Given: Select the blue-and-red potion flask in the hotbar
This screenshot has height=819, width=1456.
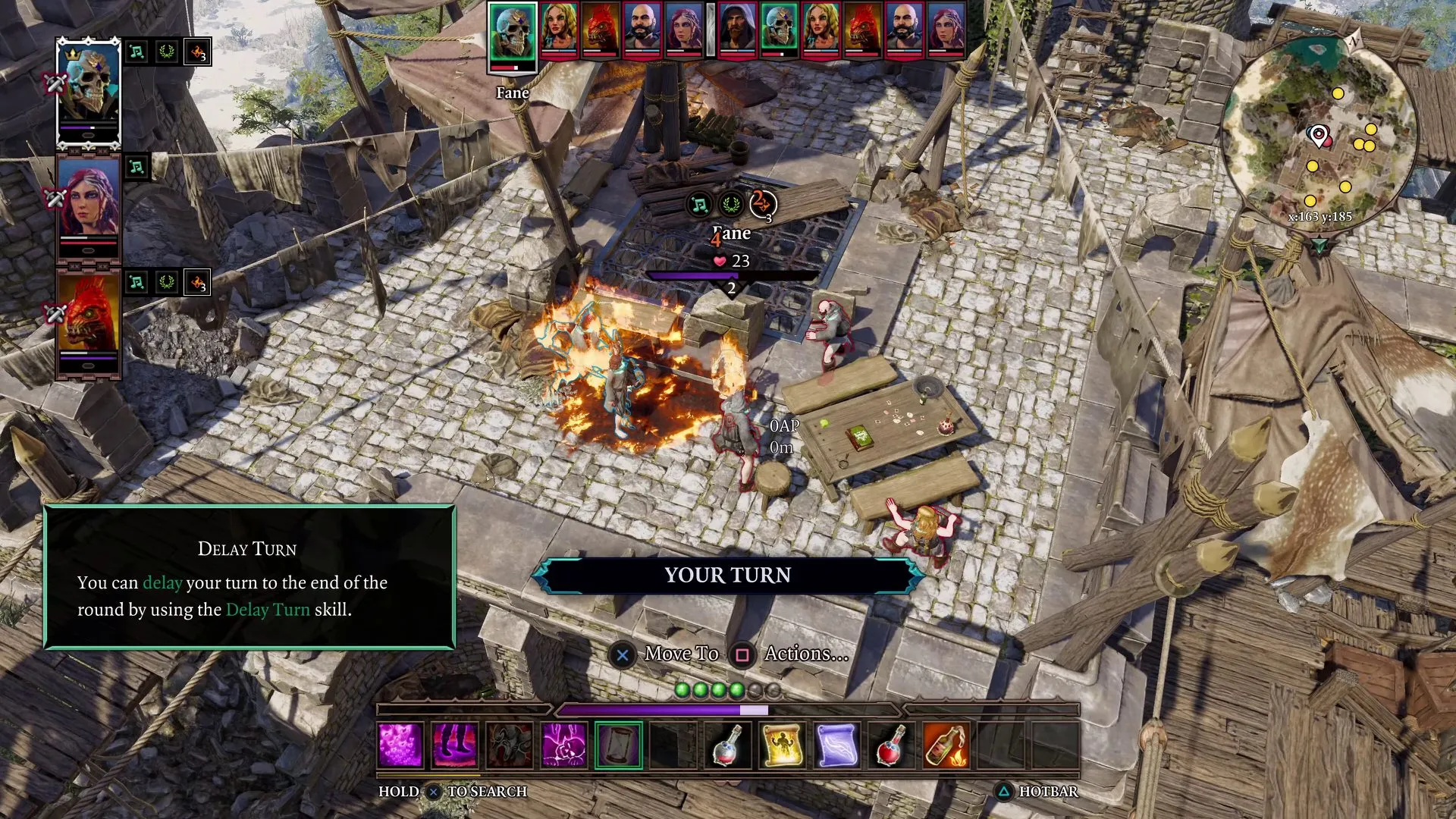Looking at the screenshot, I should 726,743.
